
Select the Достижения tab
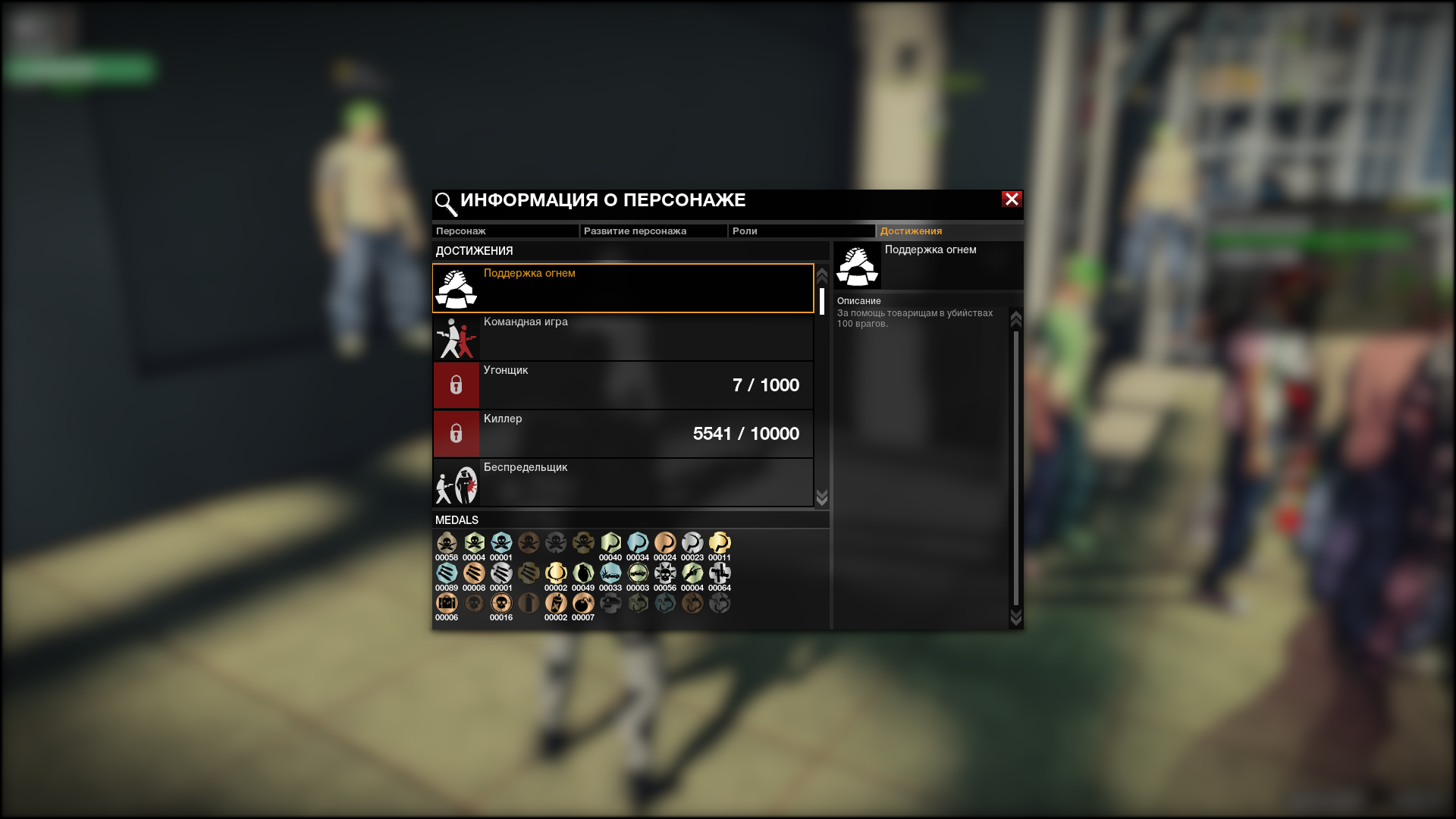949,231
